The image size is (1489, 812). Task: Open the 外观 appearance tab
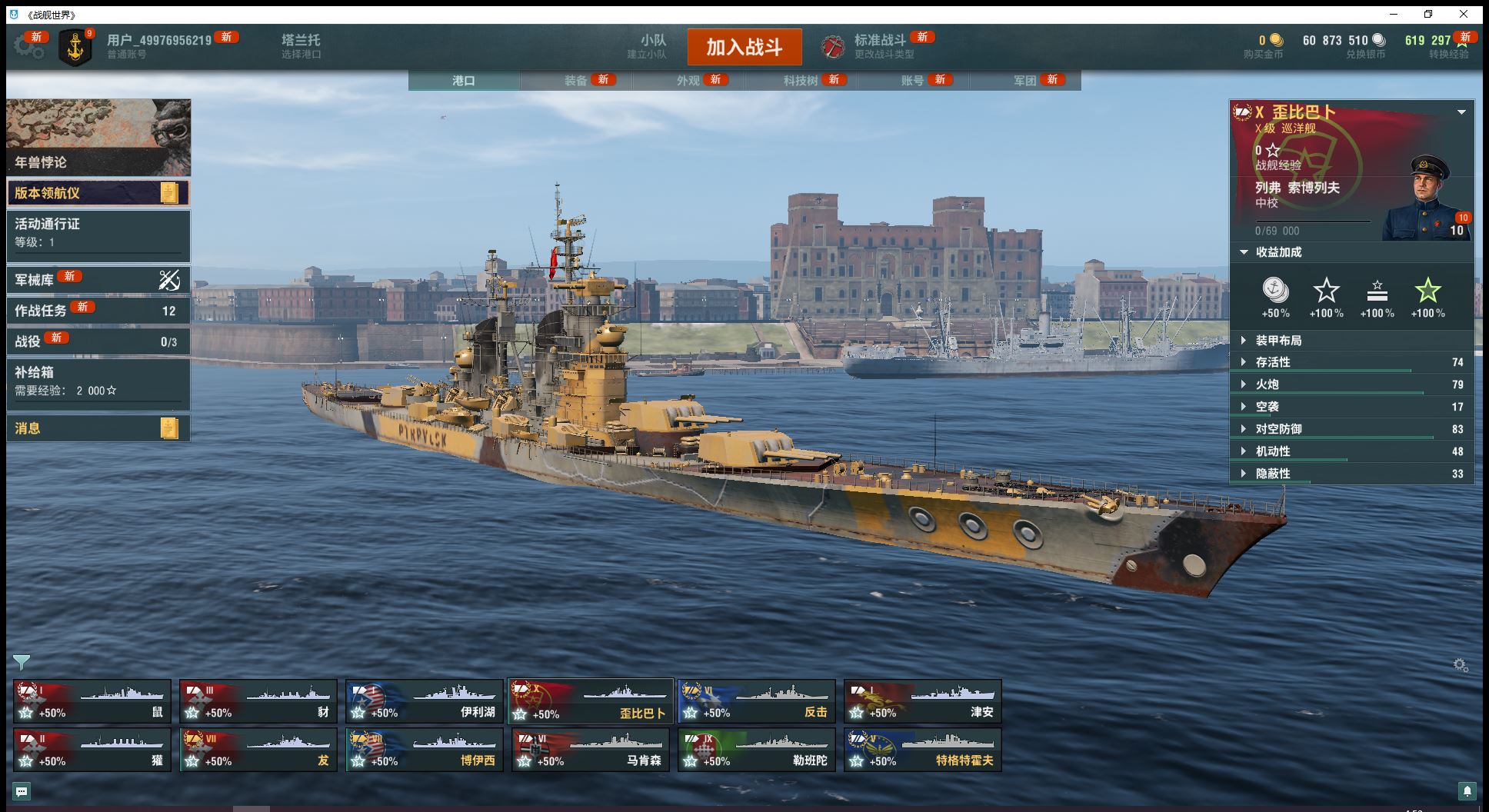coord(688,81)
